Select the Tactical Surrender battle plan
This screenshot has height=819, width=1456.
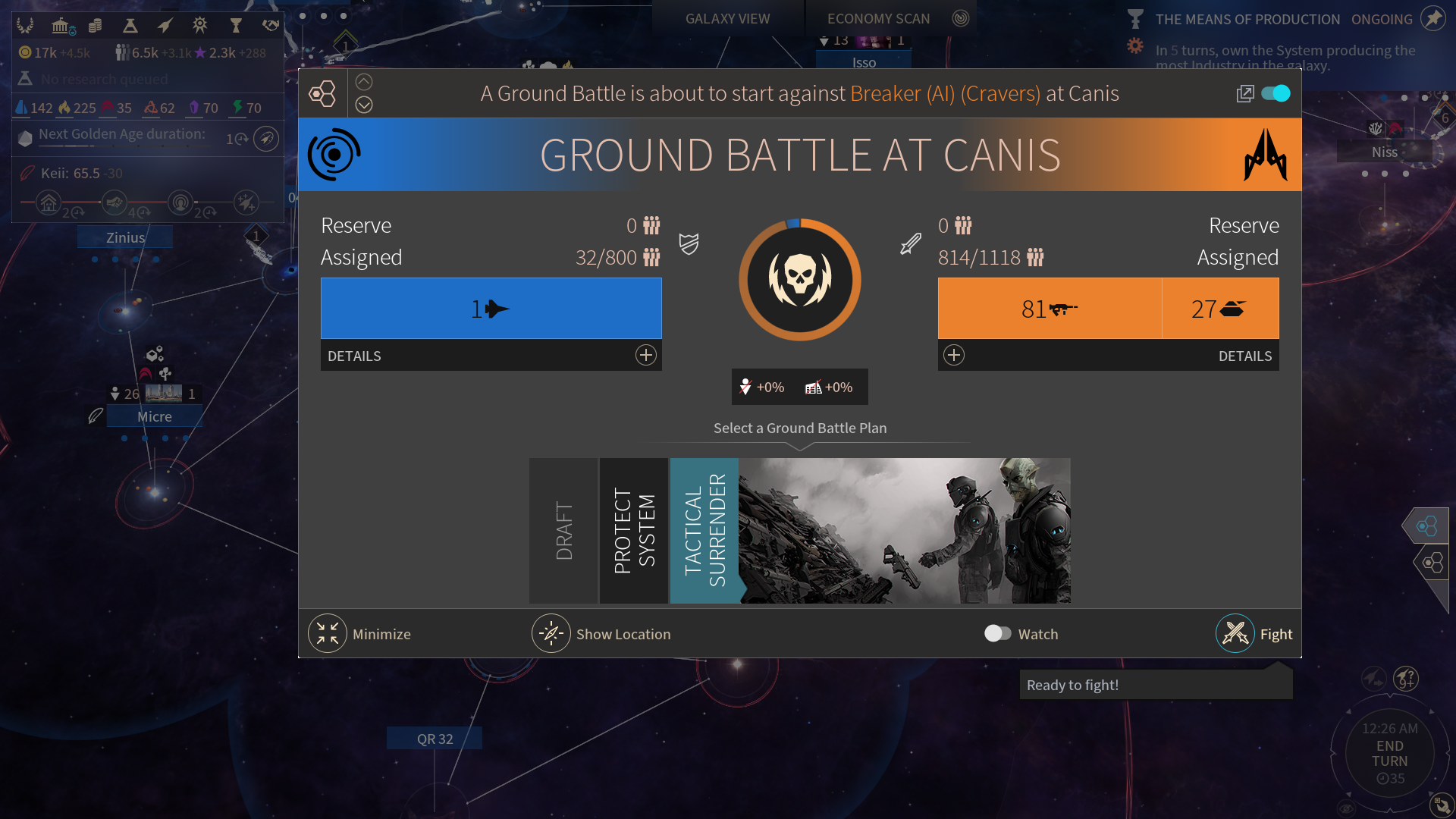coord(704,531)
